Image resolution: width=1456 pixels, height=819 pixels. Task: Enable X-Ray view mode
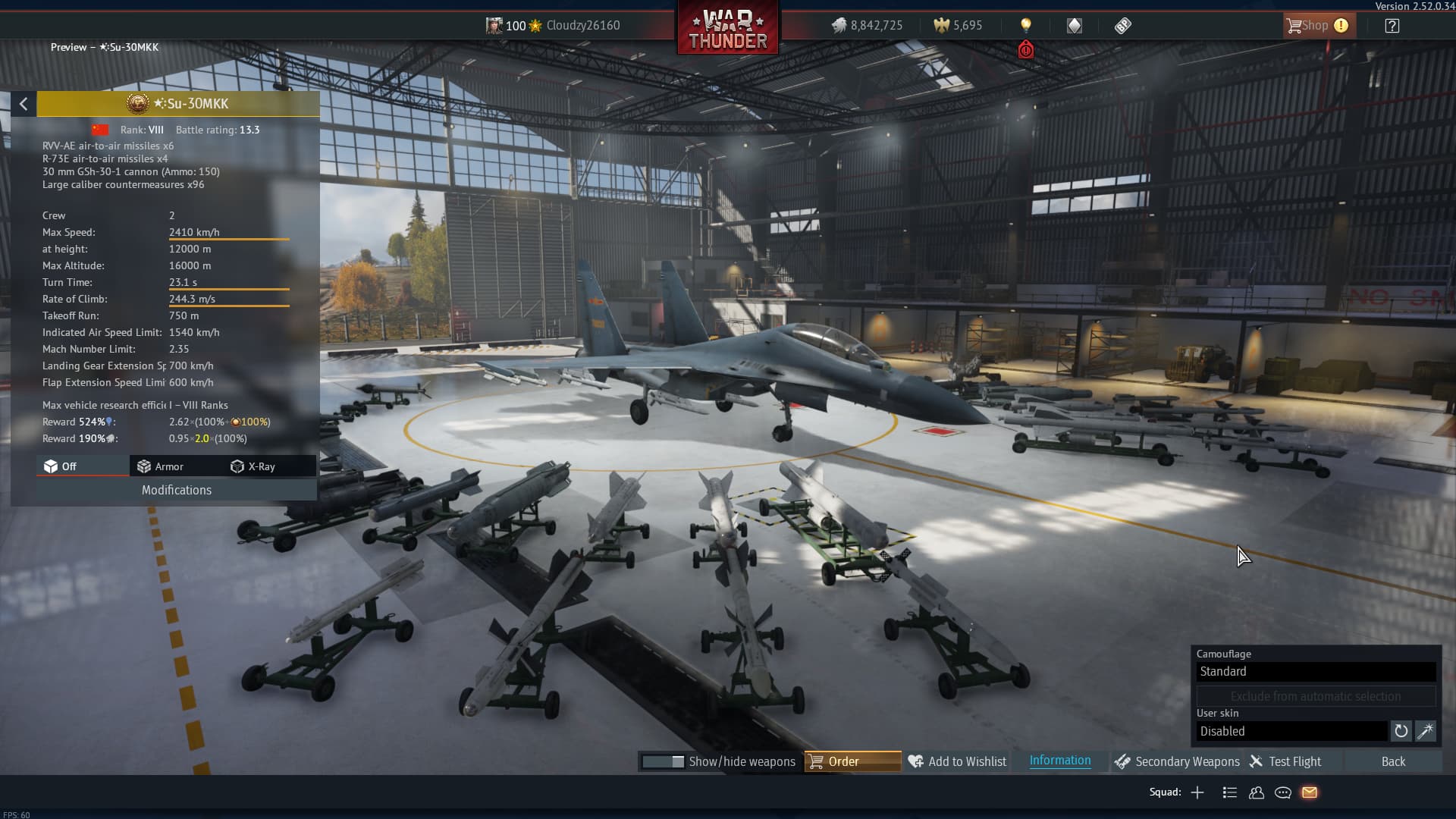261,466
